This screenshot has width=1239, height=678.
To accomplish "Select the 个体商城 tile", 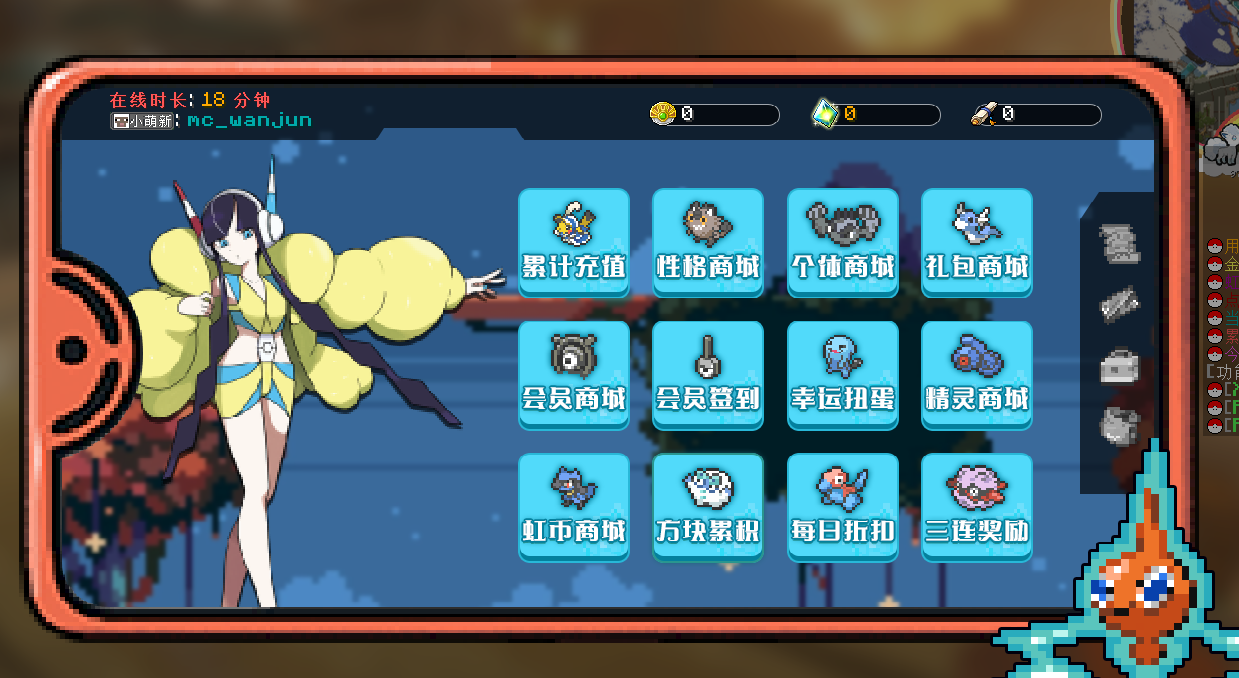I will [x=842, y=242].
